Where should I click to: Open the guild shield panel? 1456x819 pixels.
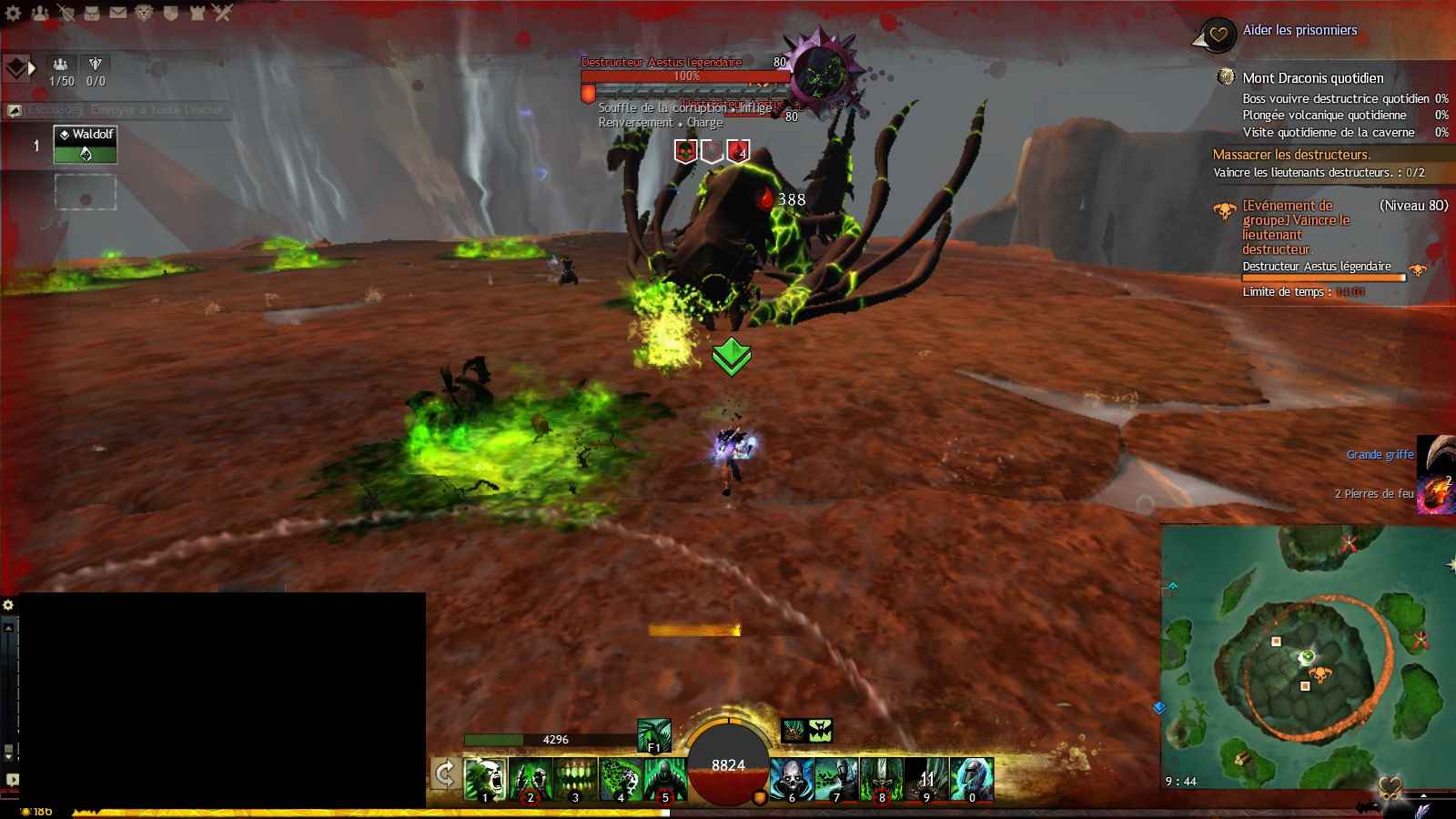tap(170, 13)
